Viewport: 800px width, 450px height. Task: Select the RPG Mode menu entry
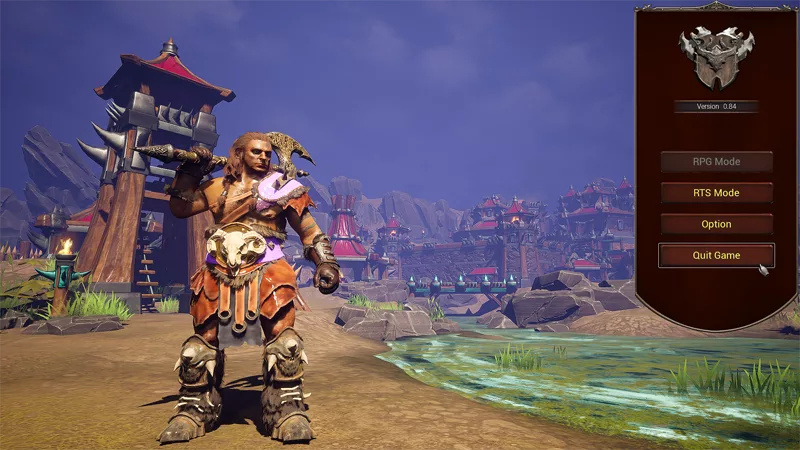[x=716, y=161]
